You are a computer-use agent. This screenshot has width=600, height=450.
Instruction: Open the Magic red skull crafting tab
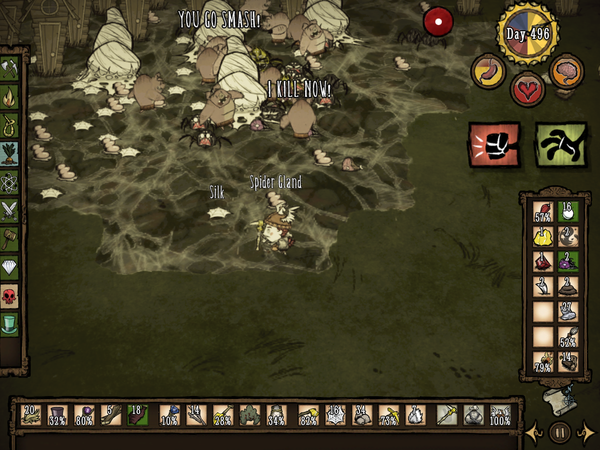[10, 295]
